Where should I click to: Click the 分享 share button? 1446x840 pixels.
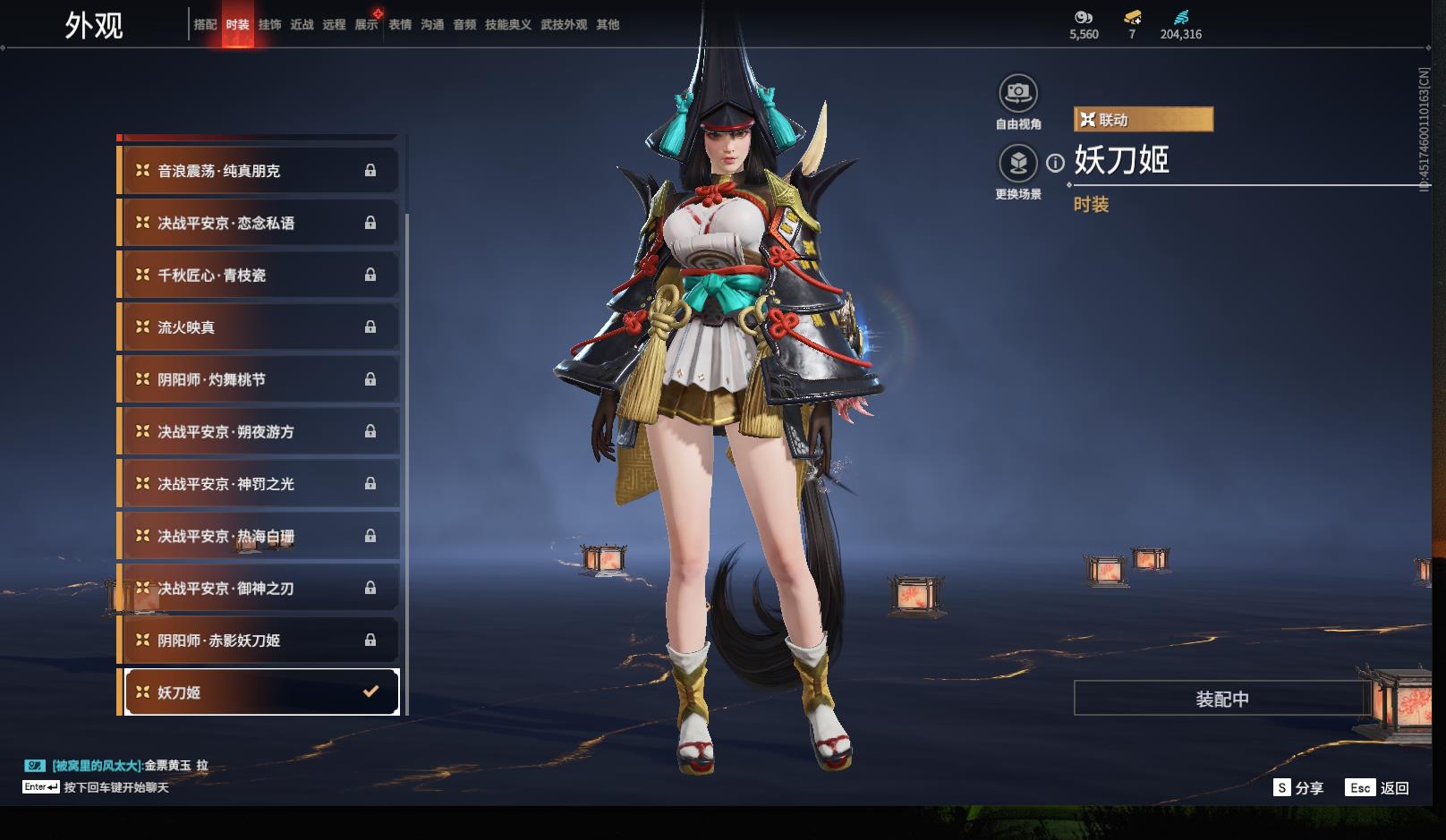point(1298,788)
